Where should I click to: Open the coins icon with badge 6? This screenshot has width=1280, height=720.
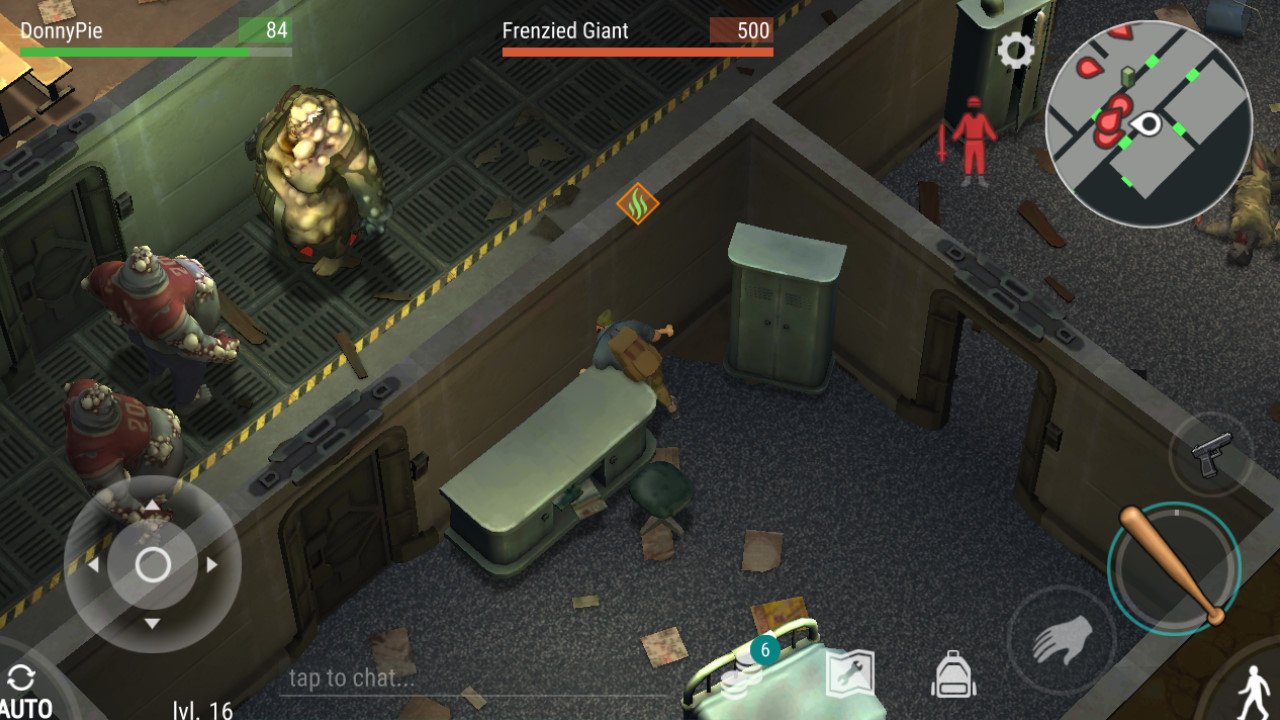click(x=749, y=668)
